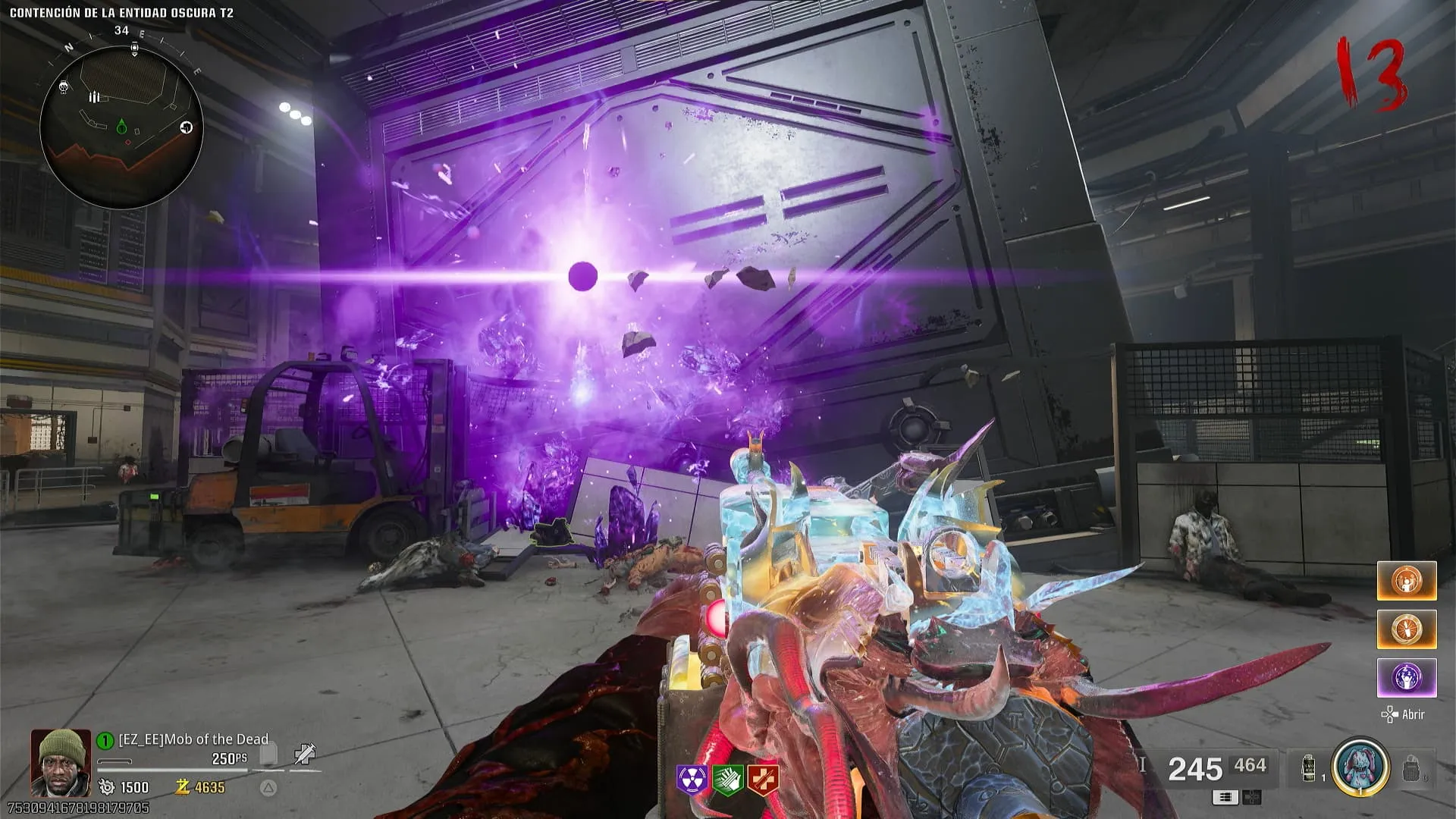Select the player's character portrait

pos(61,761)
